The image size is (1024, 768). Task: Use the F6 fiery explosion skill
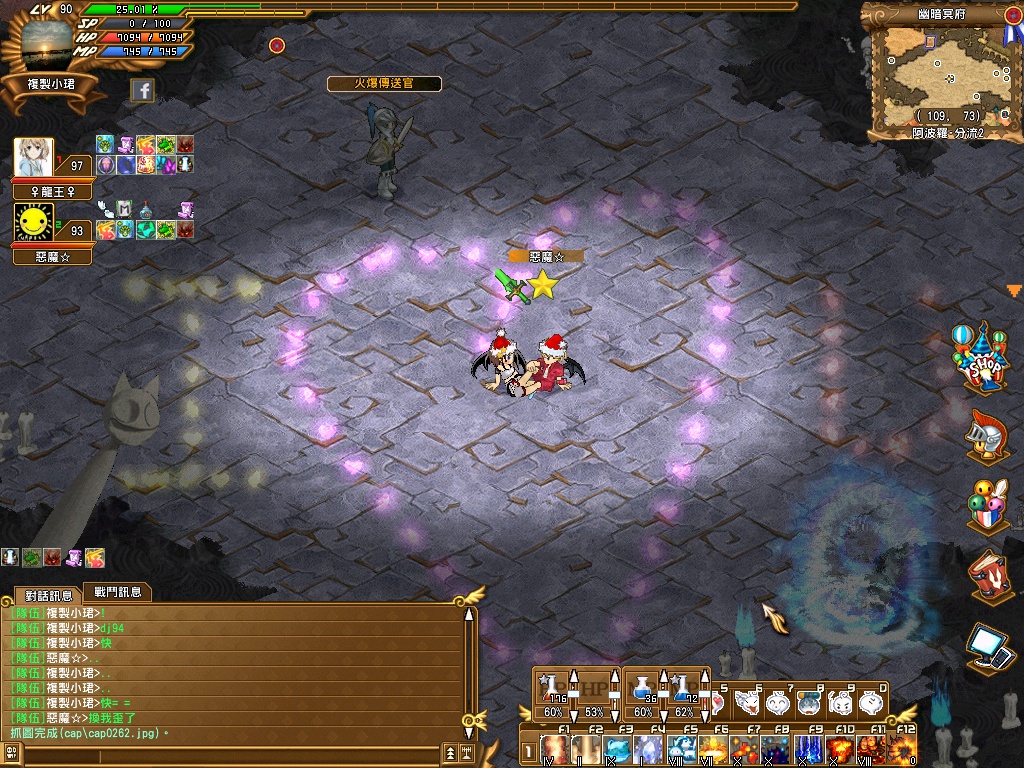point(712,750)
